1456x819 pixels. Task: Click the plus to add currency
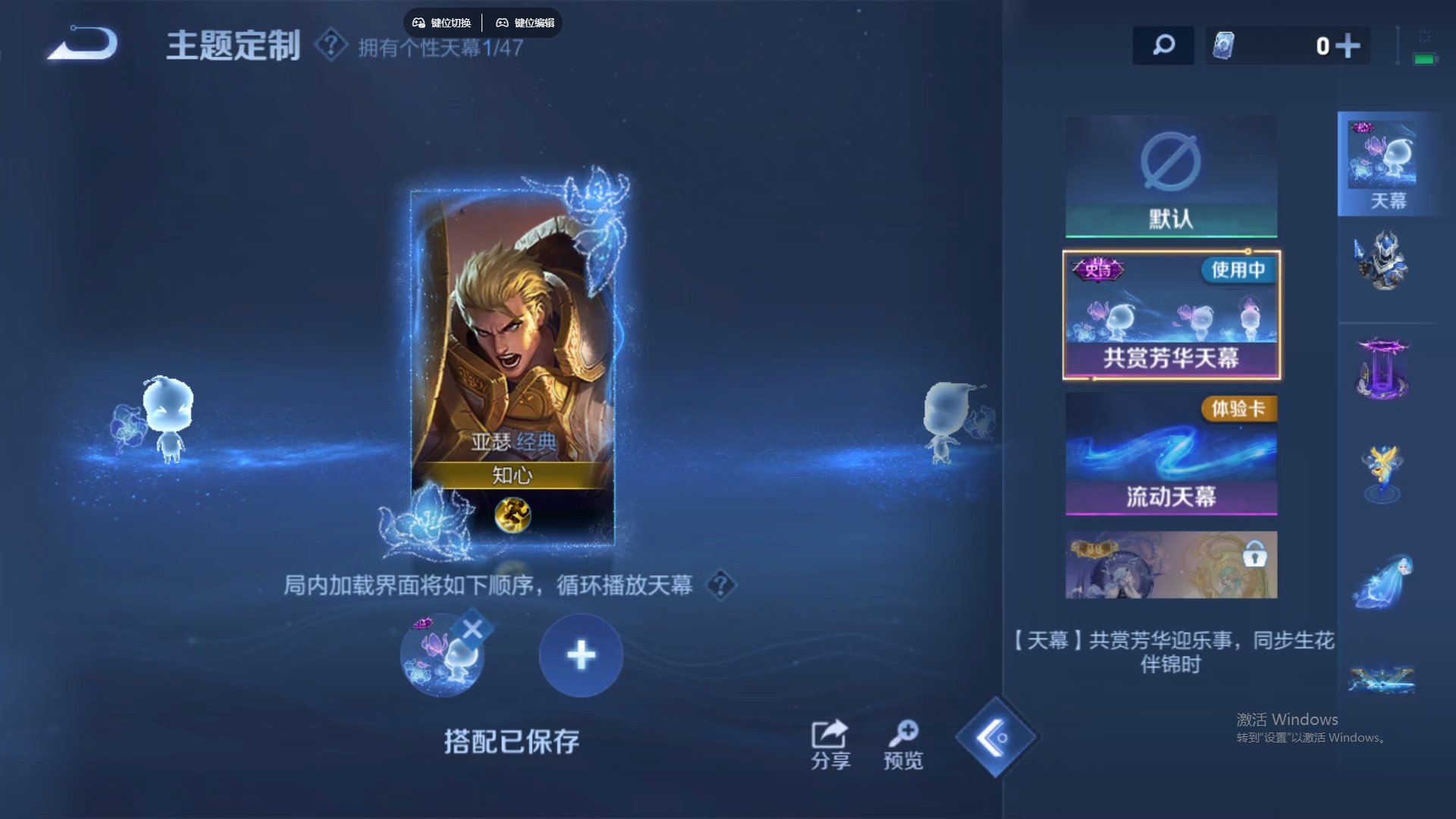point(1349,45)
